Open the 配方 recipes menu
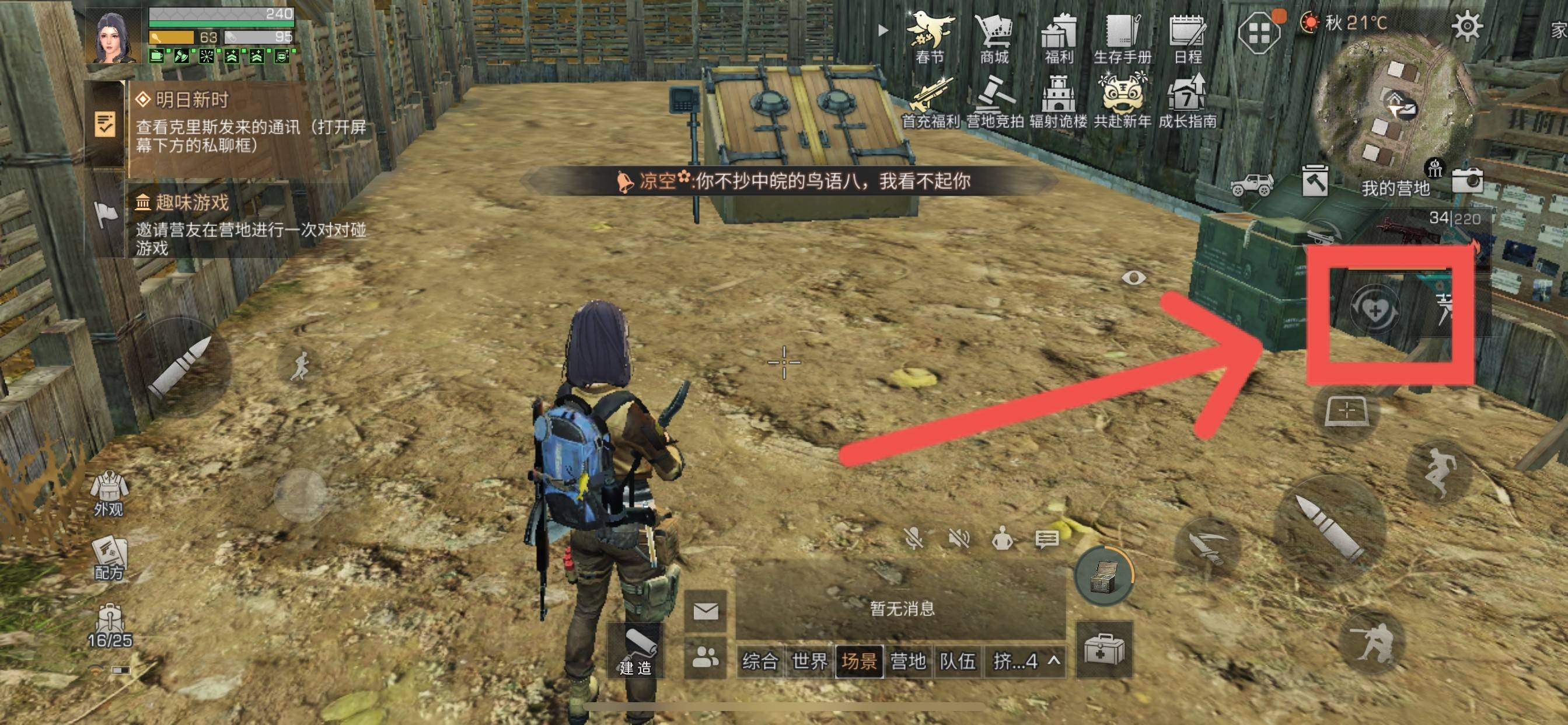The image size is (1568, 725). tap(109, 557)
